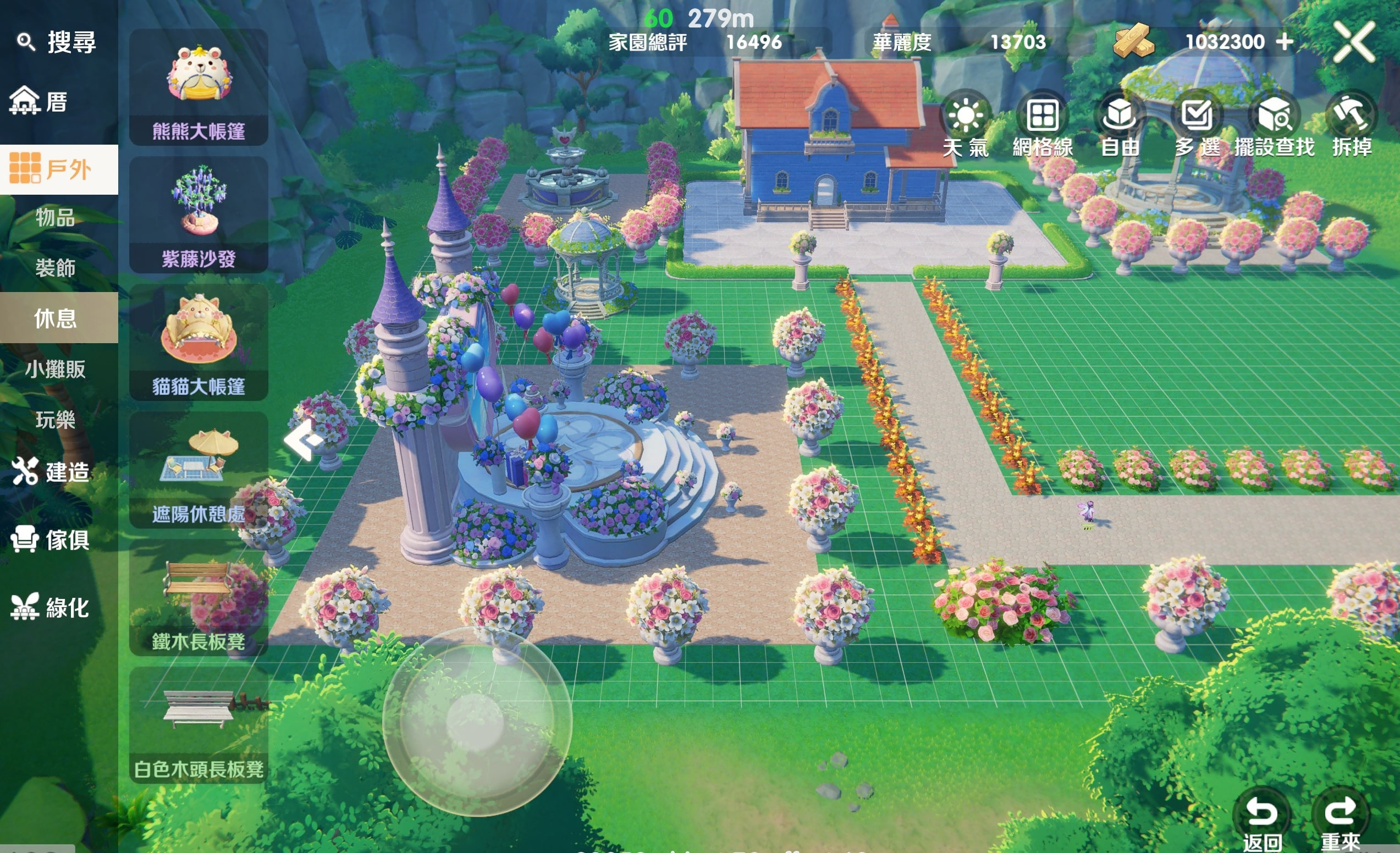This screenshot has height=853, width=1400.
Task: Pick the 紫藤沙發 wisteria sofa item
Action: click(199, 215)
